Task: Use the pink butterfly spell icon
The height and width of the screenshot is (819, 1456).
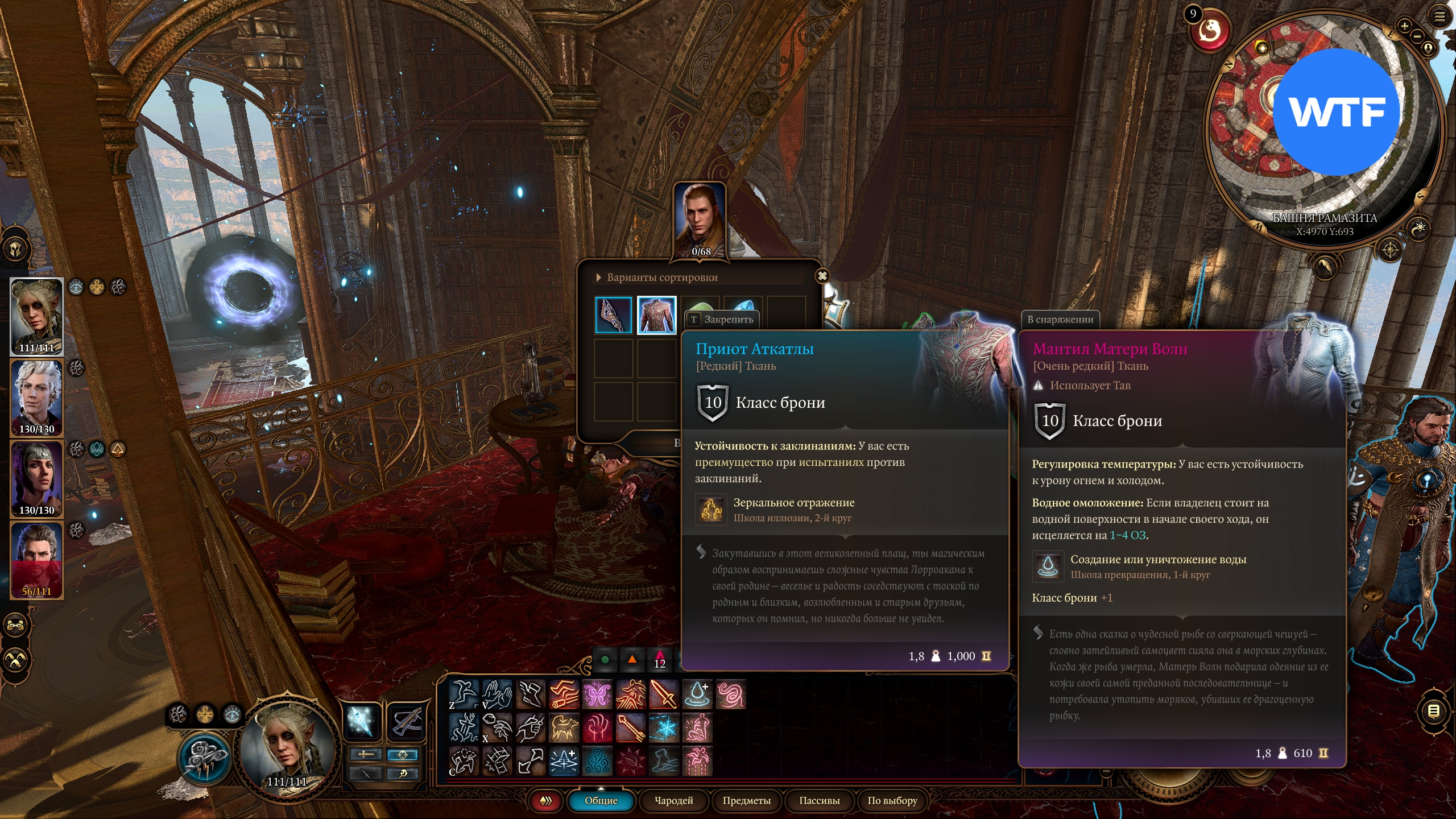Action: coord(597,694)
